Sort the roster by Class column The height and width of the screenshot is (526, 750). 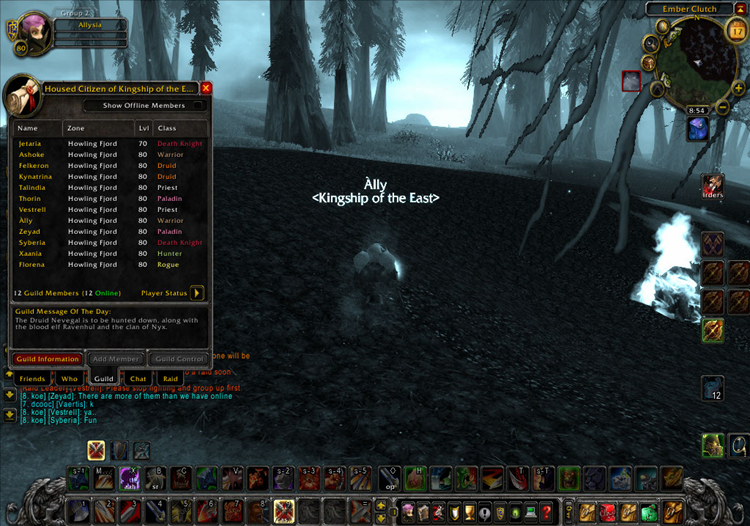[179, 128]
